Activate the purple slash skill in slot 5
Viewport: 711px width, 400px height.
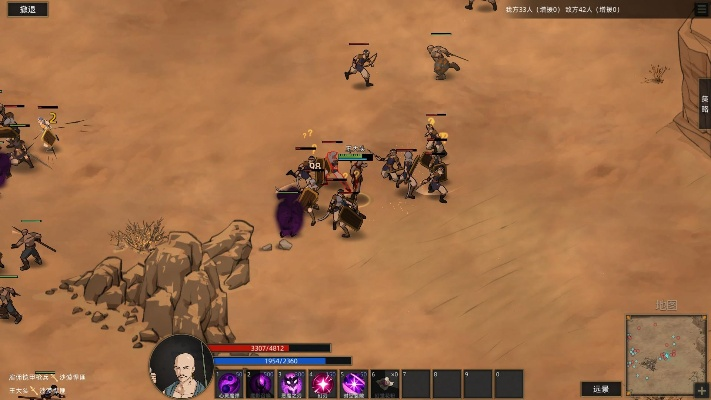(x=354, y=384)
